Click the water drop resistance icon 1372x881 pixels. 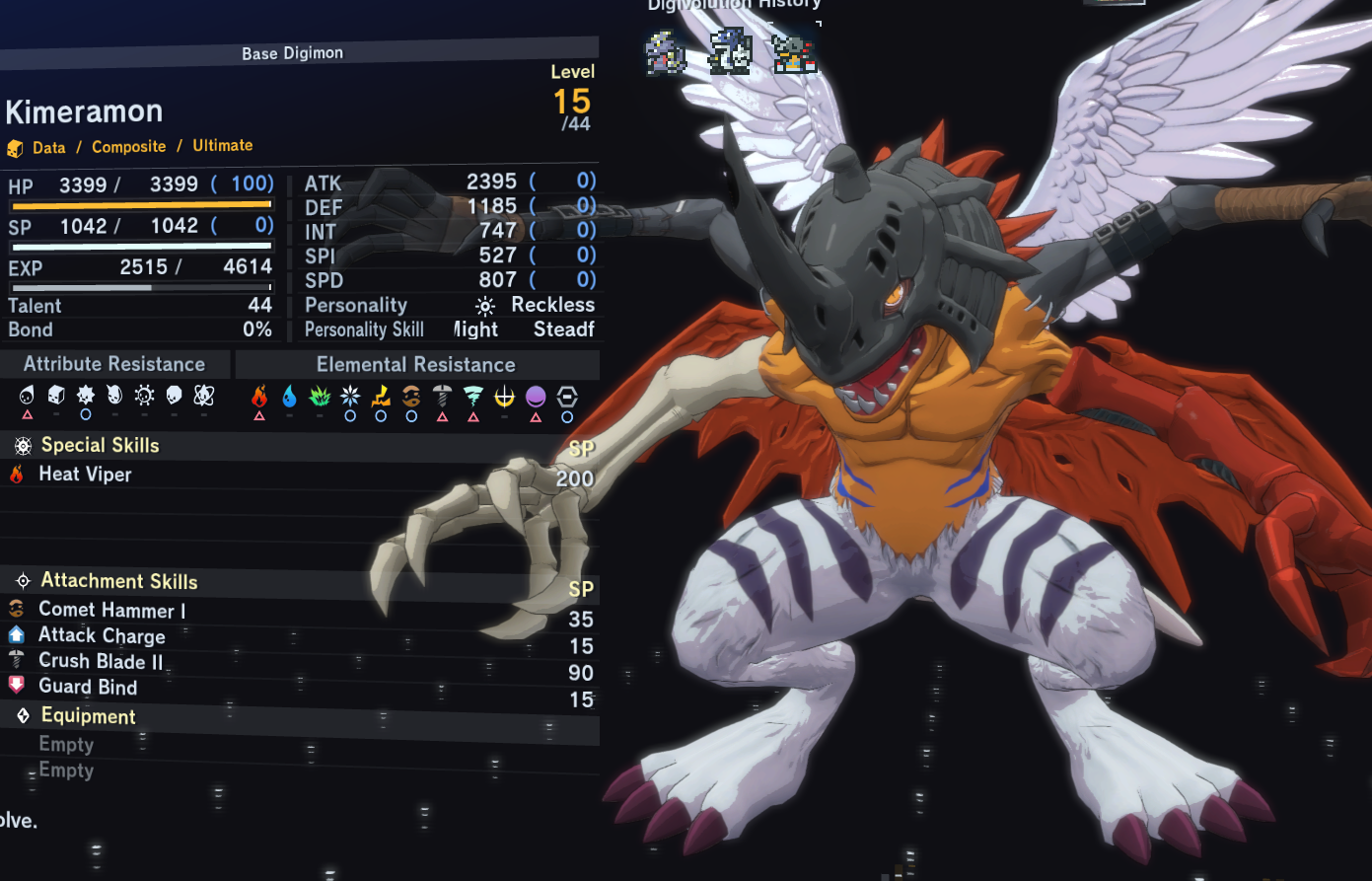(289, 397)
